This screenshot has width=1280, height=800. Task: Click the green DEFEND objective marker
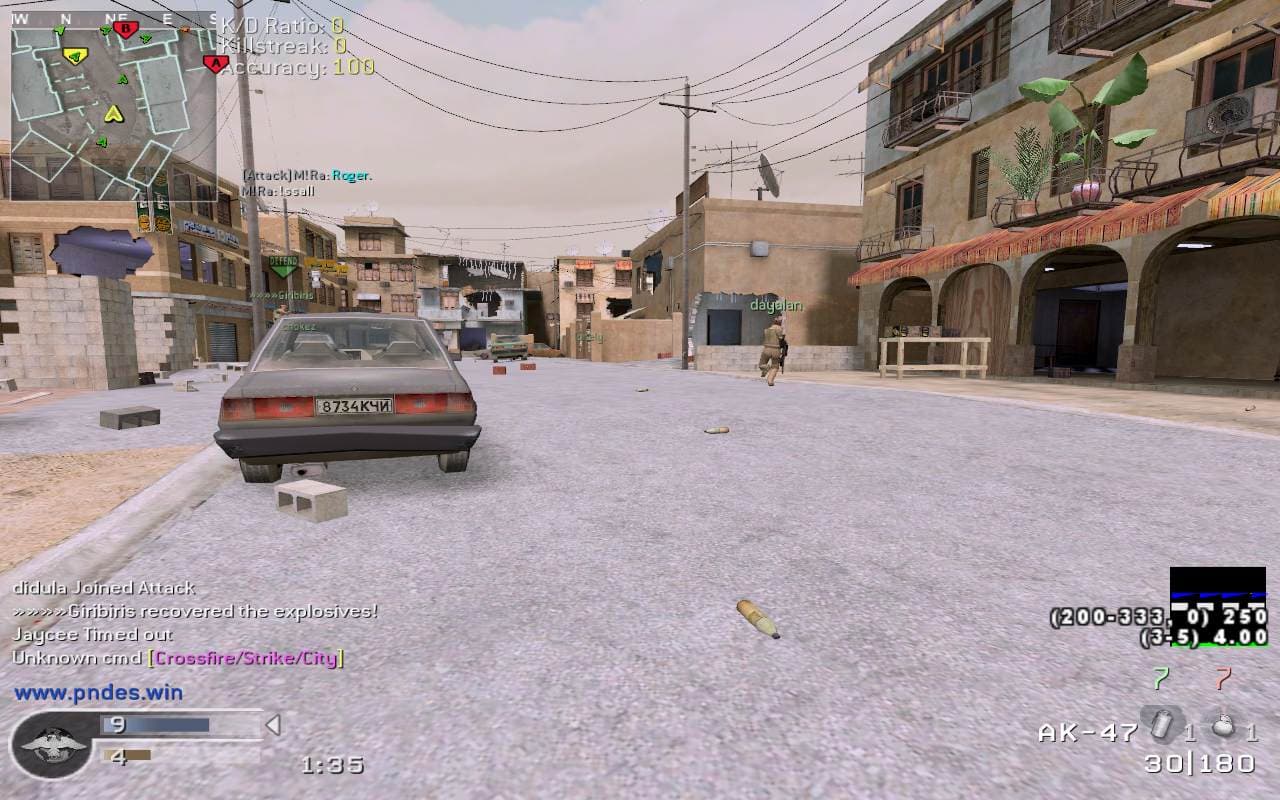pyautogui.click(x=283, y=265)
